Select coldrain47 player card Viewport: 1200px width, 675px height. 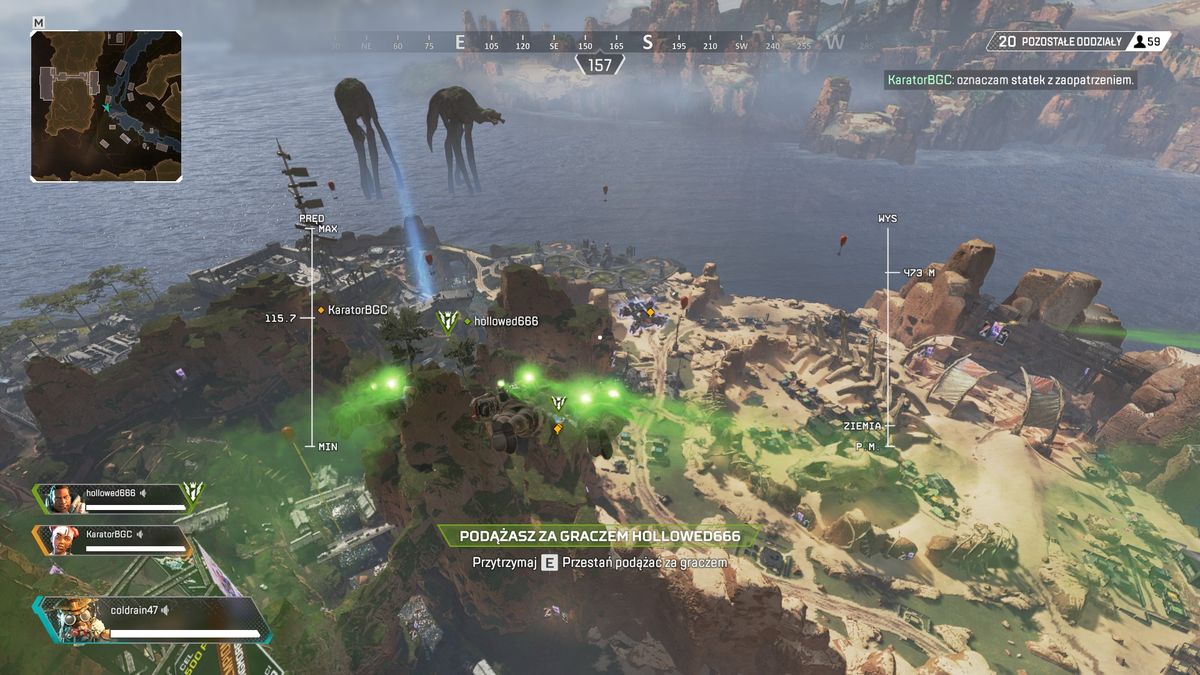pos(152,618)
